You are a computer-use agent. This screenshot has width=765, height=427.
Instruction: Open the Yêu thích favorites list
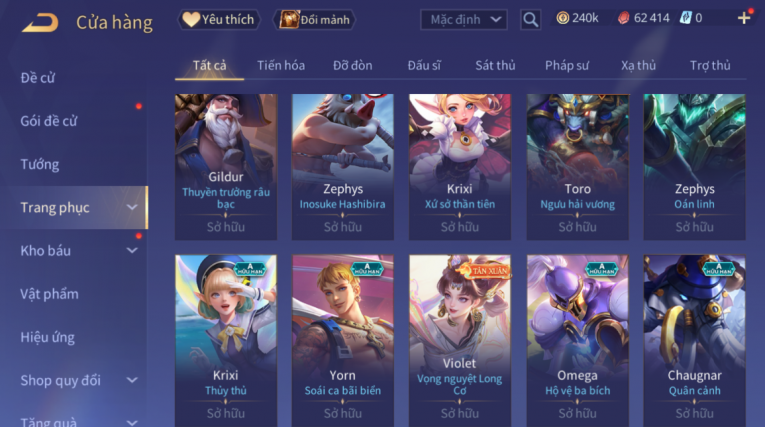(220, 19)
